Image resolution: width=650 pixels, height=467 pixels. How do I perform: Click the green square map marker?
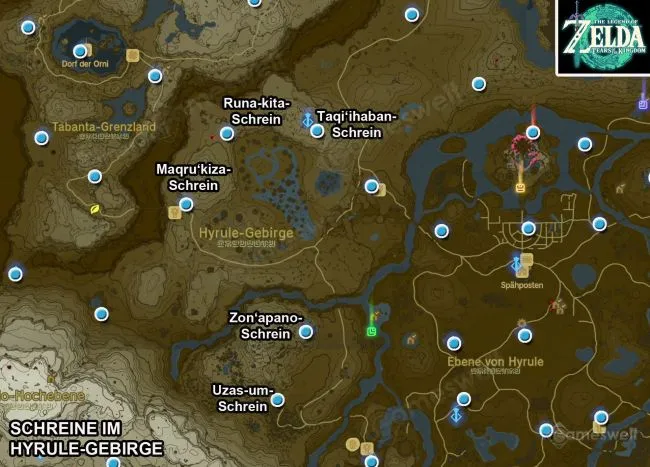coord(372,331)
